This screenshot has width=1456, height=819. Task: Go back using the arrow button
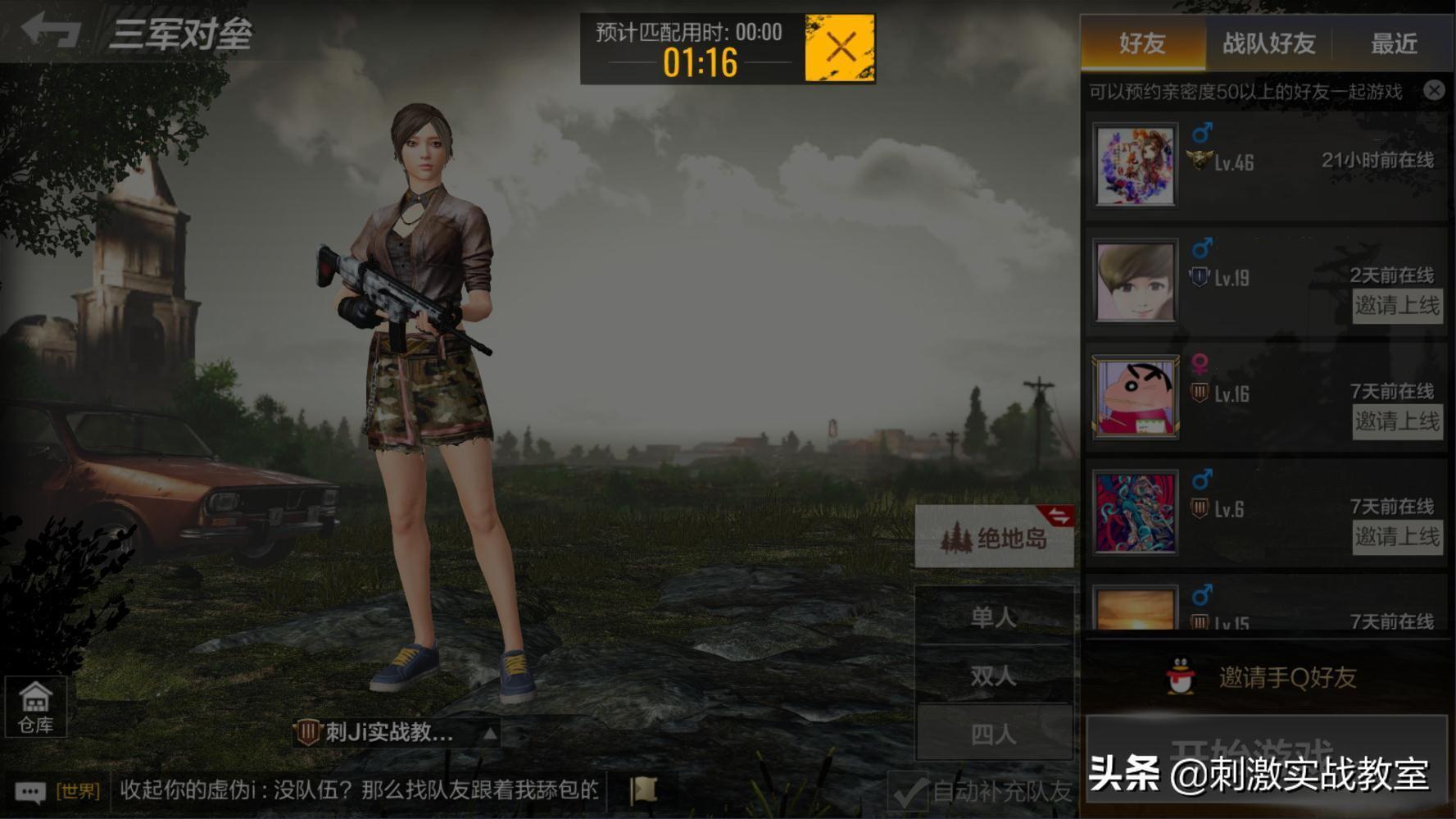(51, 31)
